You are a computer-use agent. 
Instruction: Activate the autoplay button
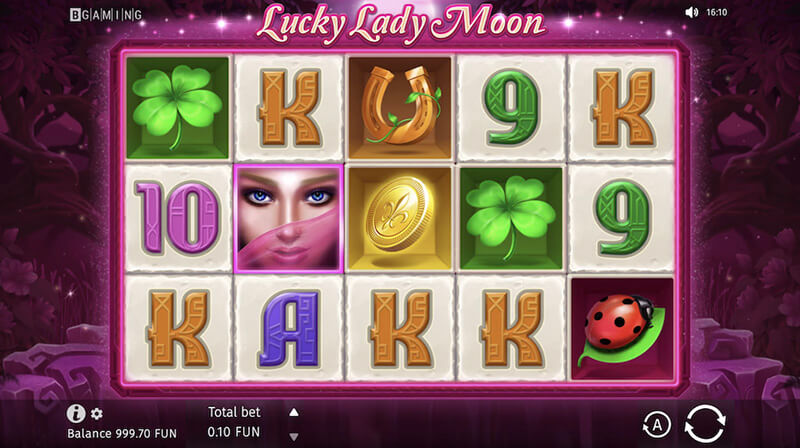coord(654,424)
